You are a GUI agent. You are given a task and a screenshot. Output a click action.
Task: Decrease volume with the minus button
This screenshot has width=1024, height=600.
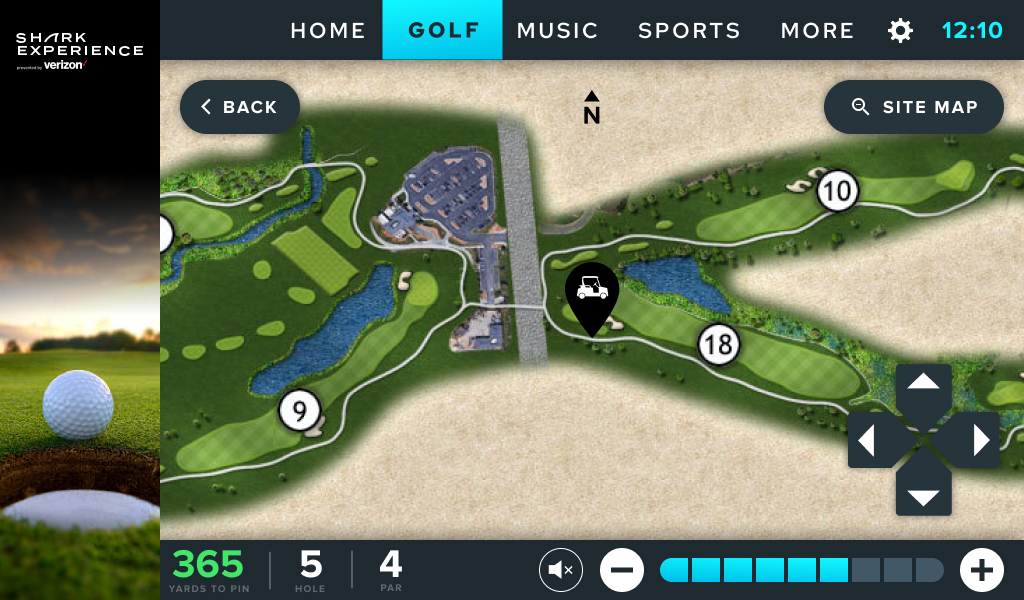[622, 570]
